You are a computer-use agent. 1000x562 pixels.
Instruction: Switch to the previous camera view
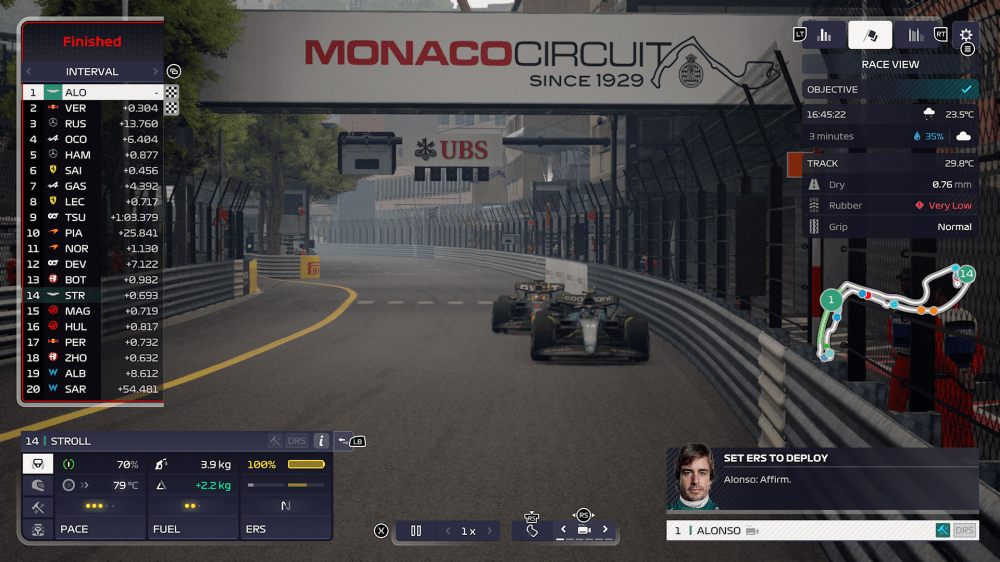563,530
